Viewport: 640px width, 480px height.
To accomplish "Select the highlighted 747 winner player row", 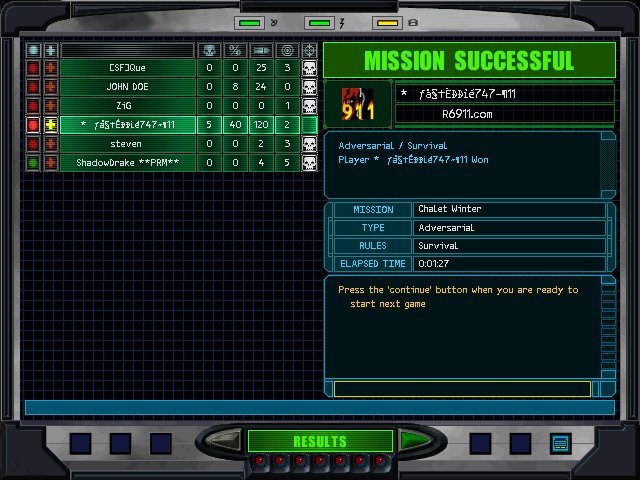I will pos(128,125).
